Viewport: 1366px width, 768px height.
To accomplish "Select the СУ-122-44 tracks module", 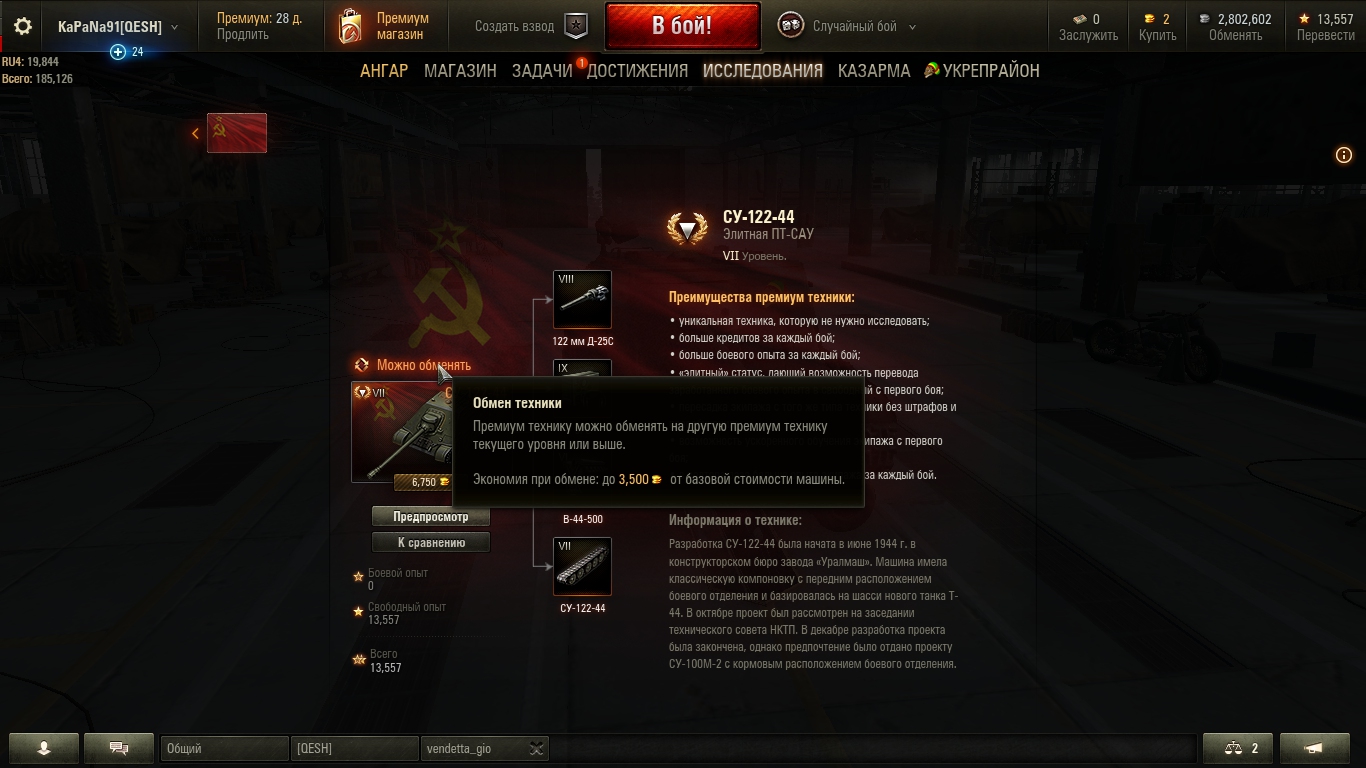I will (582, 566).
